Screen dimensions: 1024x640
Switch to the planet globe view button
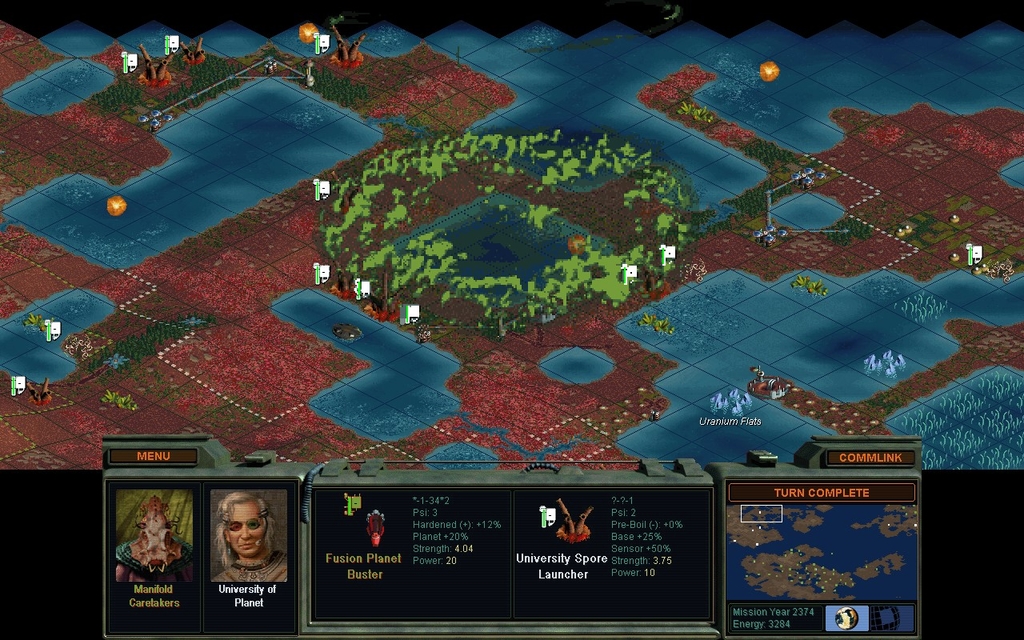(846, 617)
